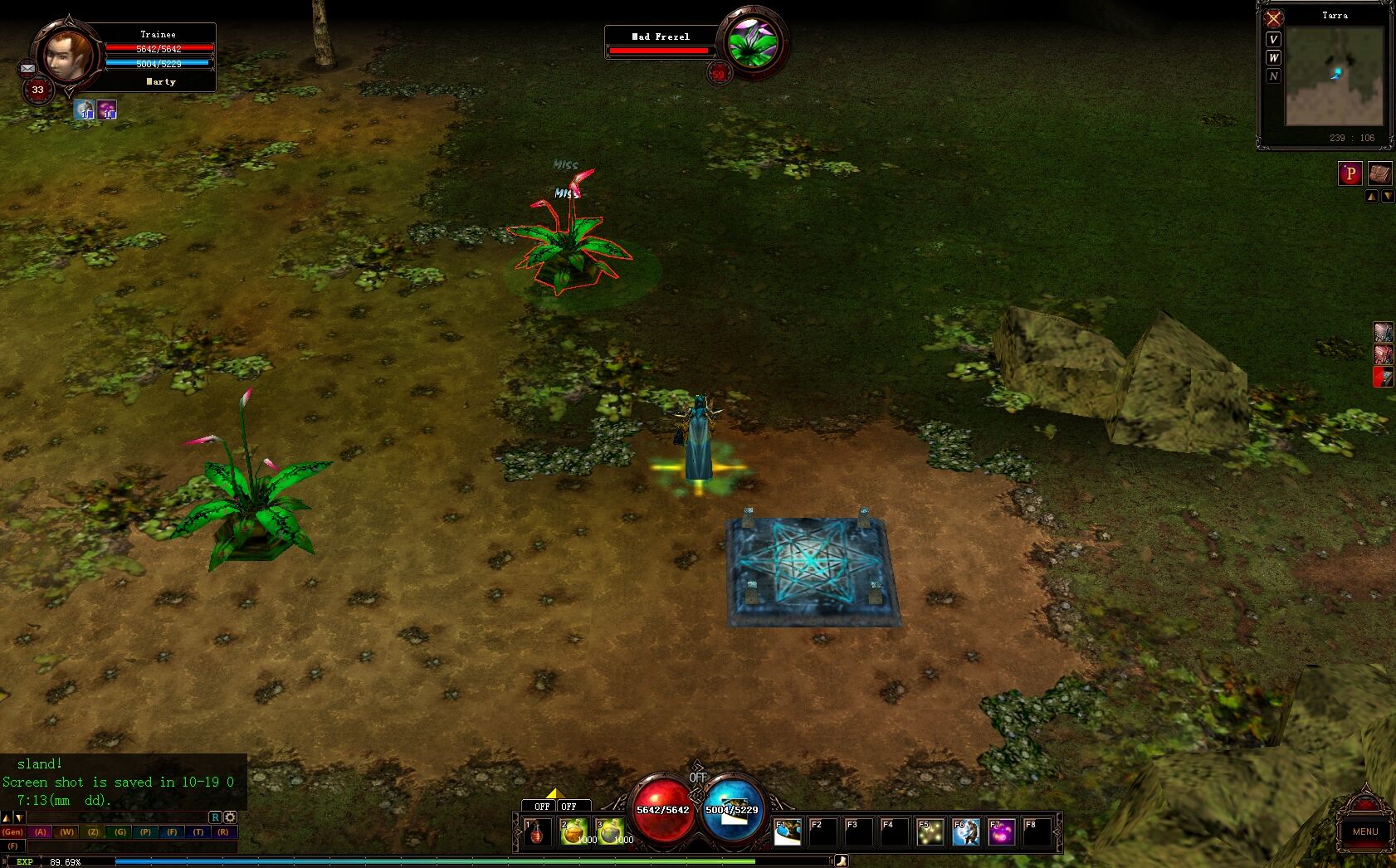This screenshot has width=1396, height=868.
Task: Click the chat R button
Action: pyautogui.click(x=215, y=817)
